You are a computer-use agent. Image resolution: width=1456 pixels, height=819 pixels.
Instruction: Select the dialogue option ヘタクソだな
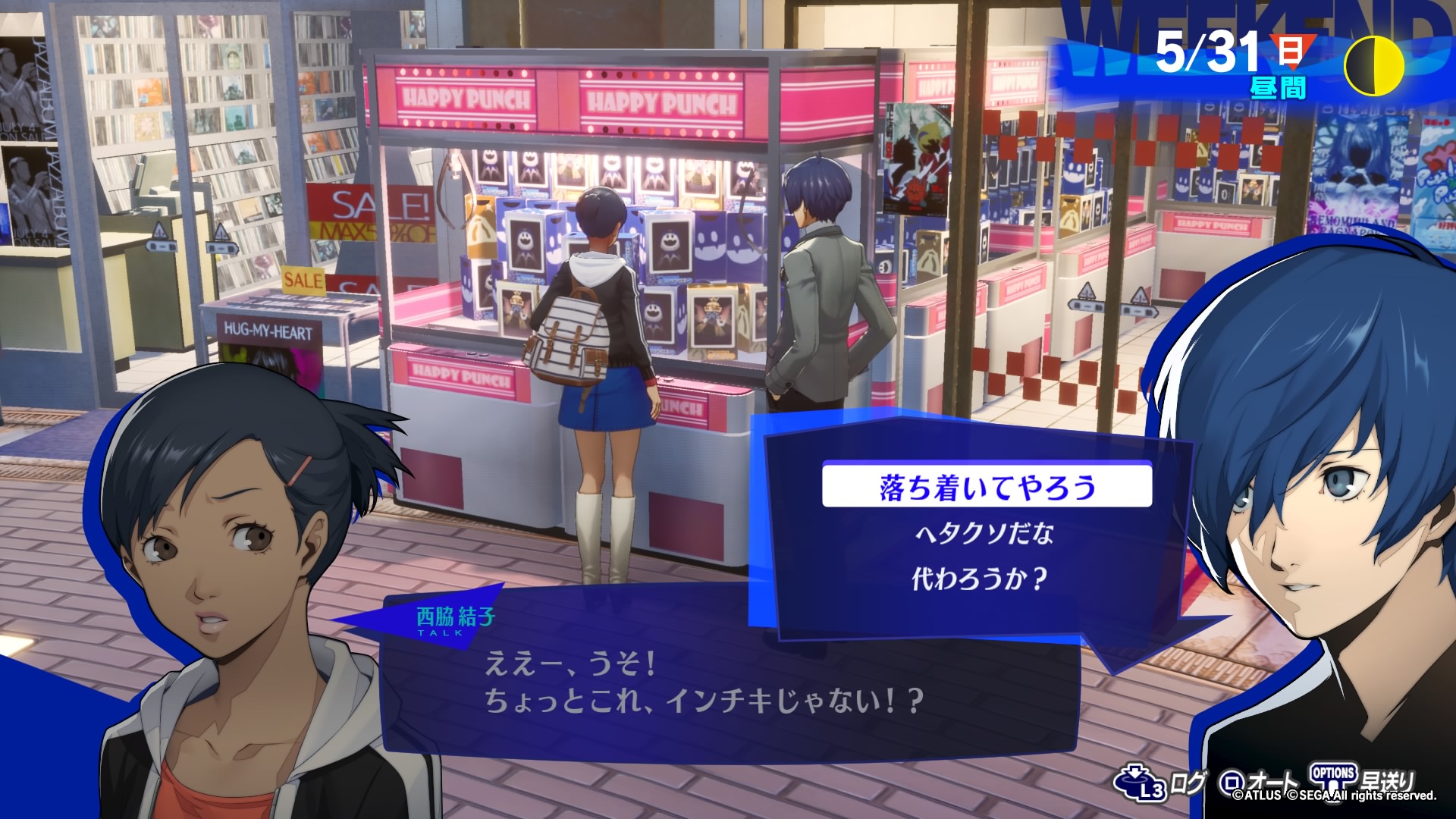tap(984, 534)
